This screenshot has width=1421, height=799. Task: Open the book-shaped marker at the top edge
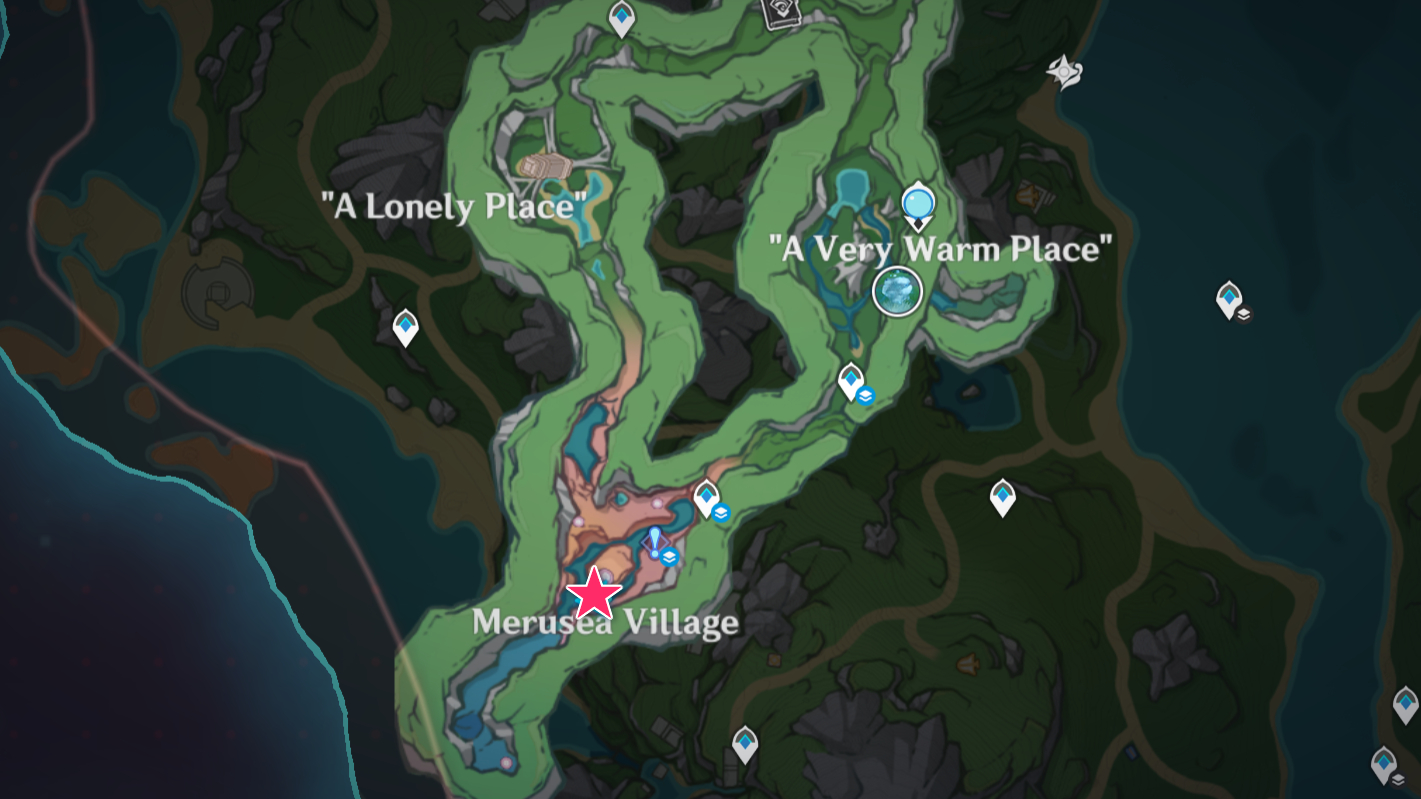coord(778,12)
